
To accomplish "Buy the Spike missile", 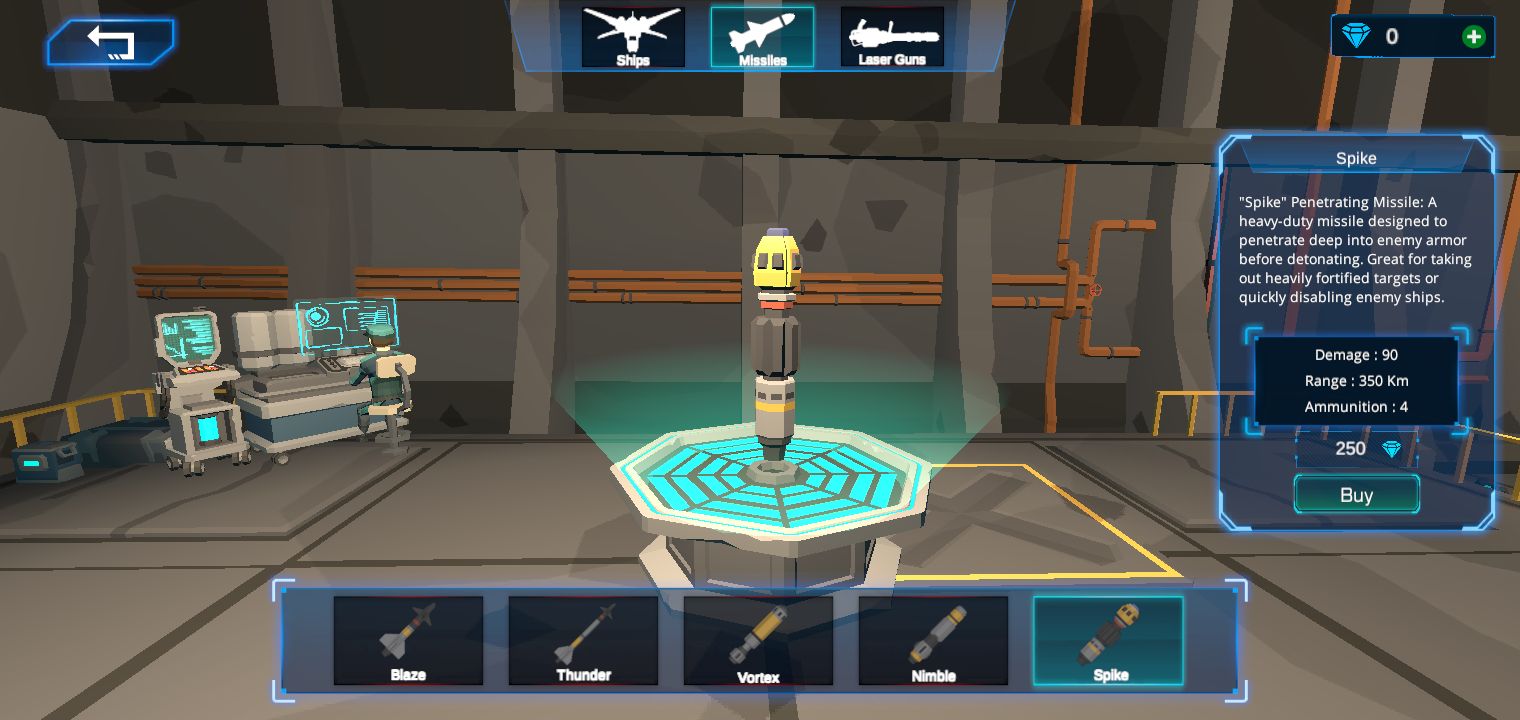I will [x=1356, y=495].
